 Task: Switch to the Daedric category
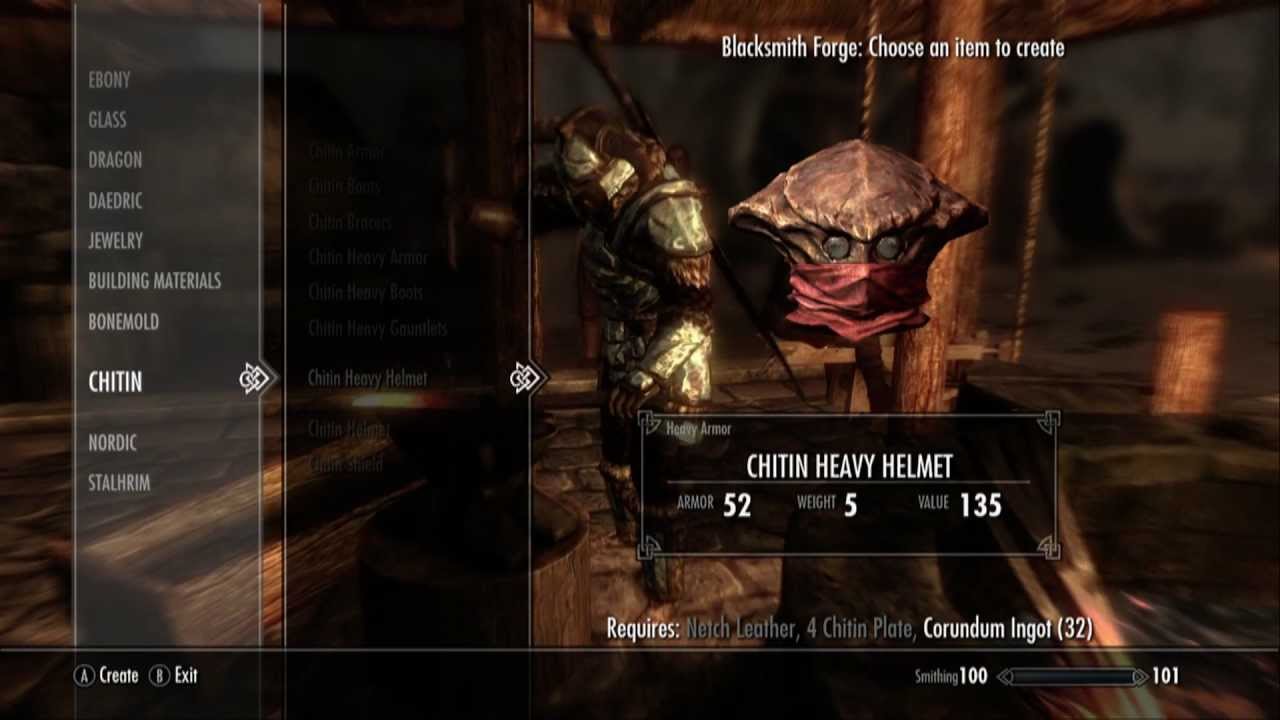(x=115, y=201)
